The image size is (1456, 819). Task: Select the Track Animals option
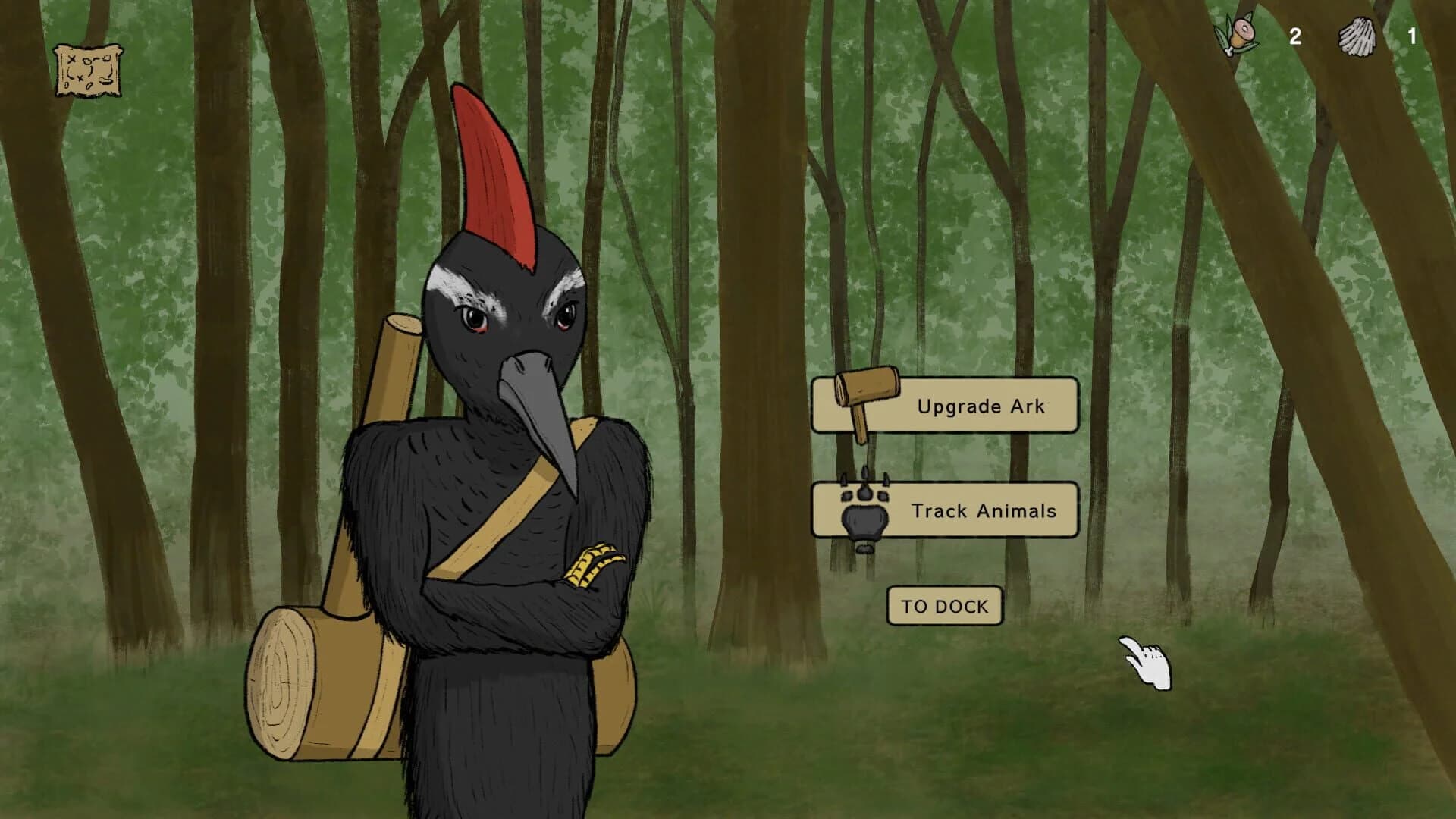click(x=984, y=511)
